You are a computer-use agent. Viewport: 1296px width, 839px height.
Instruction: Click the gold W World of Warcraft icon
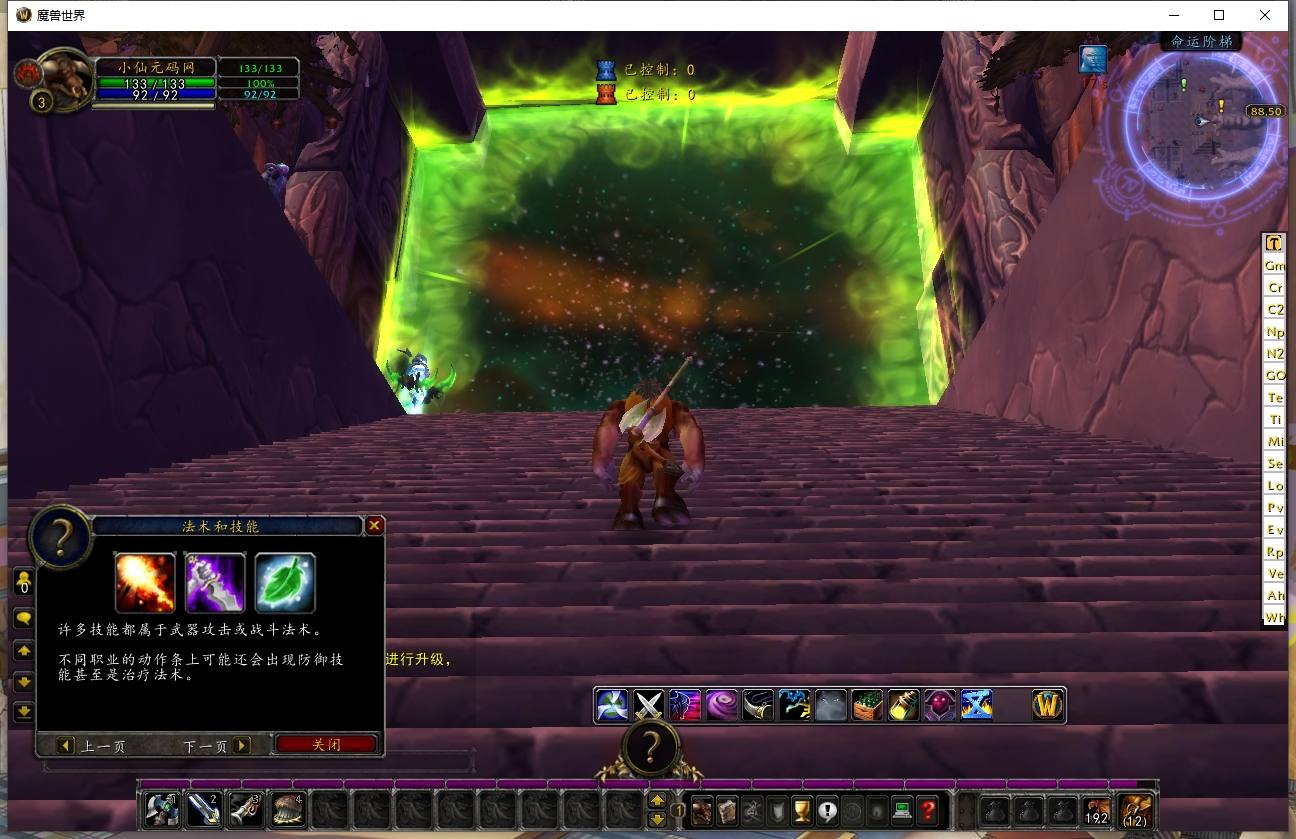pyautogui.click(x=1047, y=705)
